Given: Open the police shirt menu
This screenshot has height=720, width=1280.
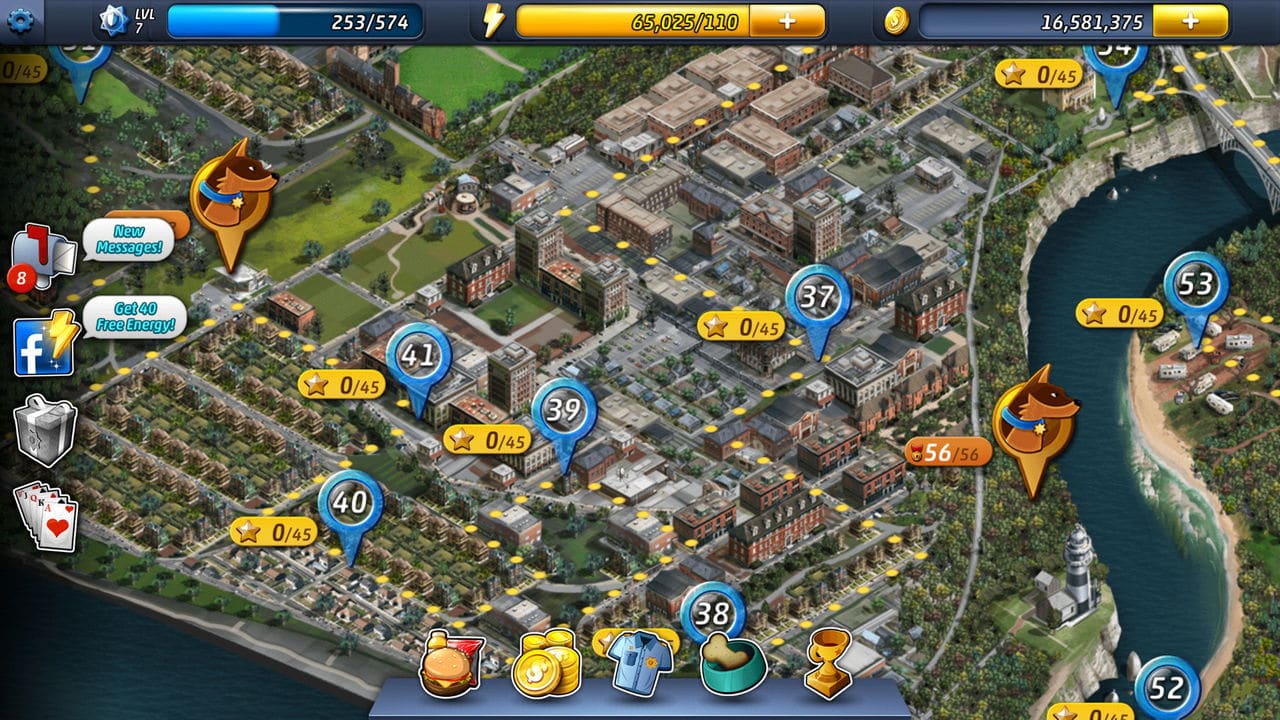Looking at the screenshot, I should click(640, 662).
